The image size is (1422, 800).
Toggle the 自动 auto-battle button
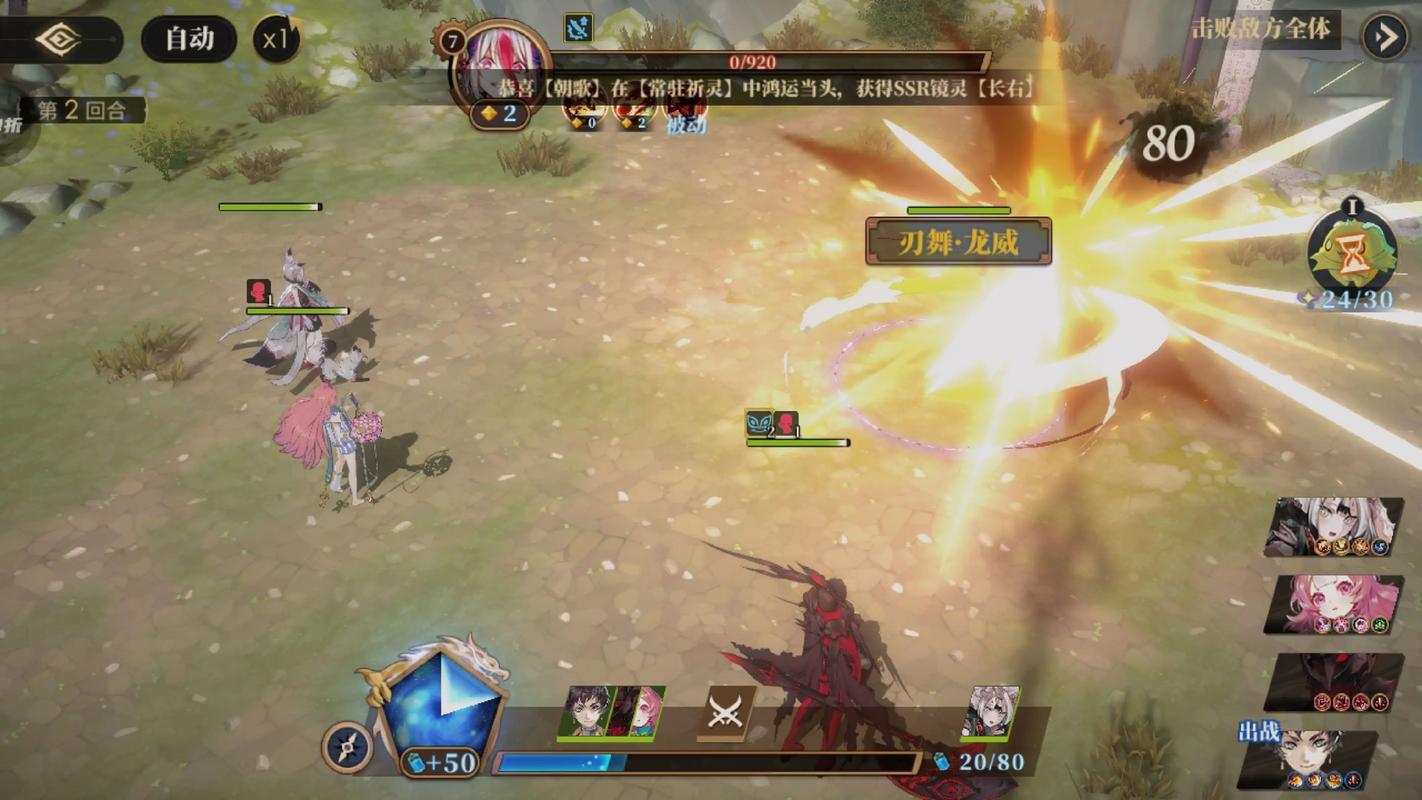pos(189,39)
